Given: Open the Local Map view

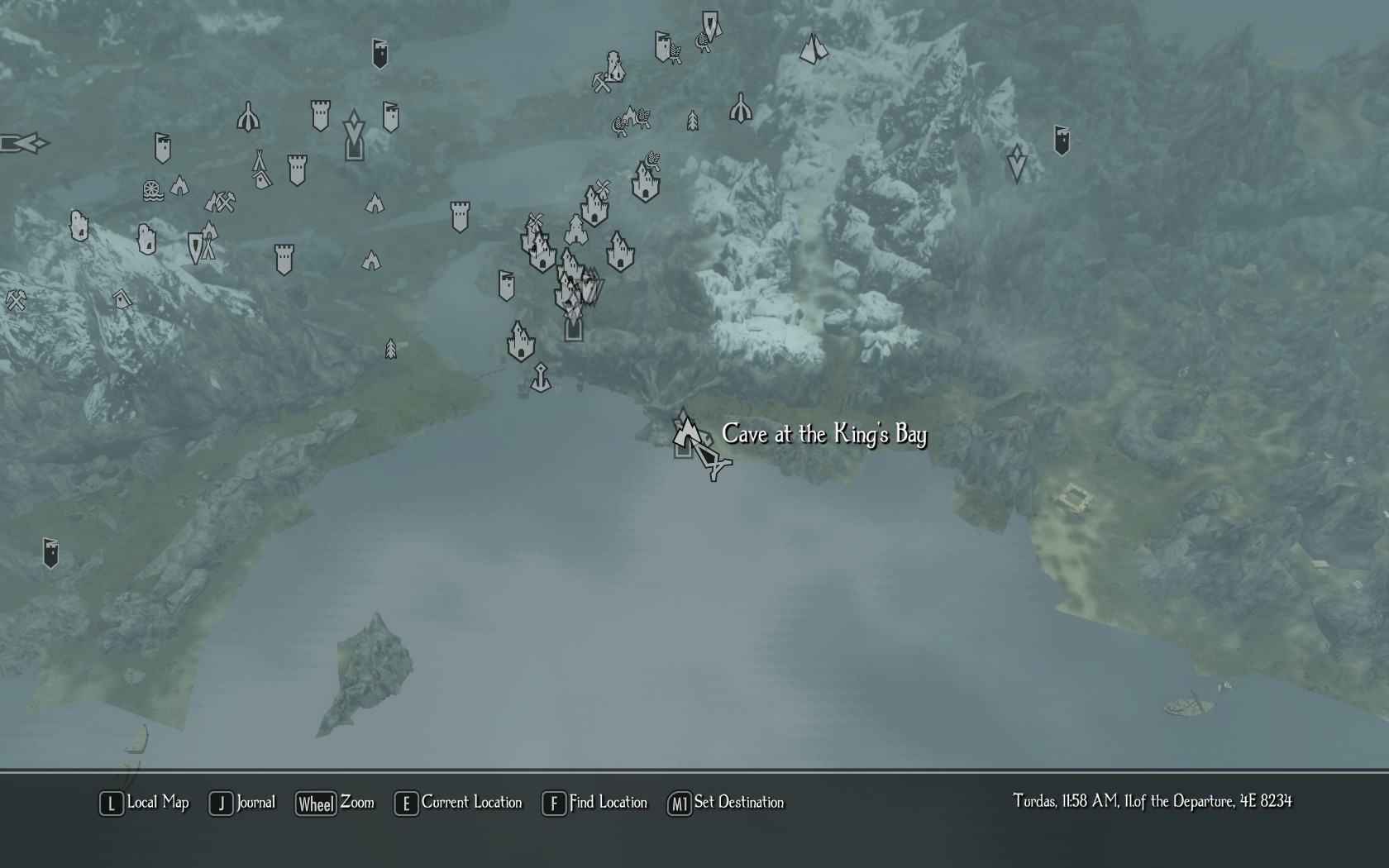Looking at the screenshot, I should click(145, 803).
